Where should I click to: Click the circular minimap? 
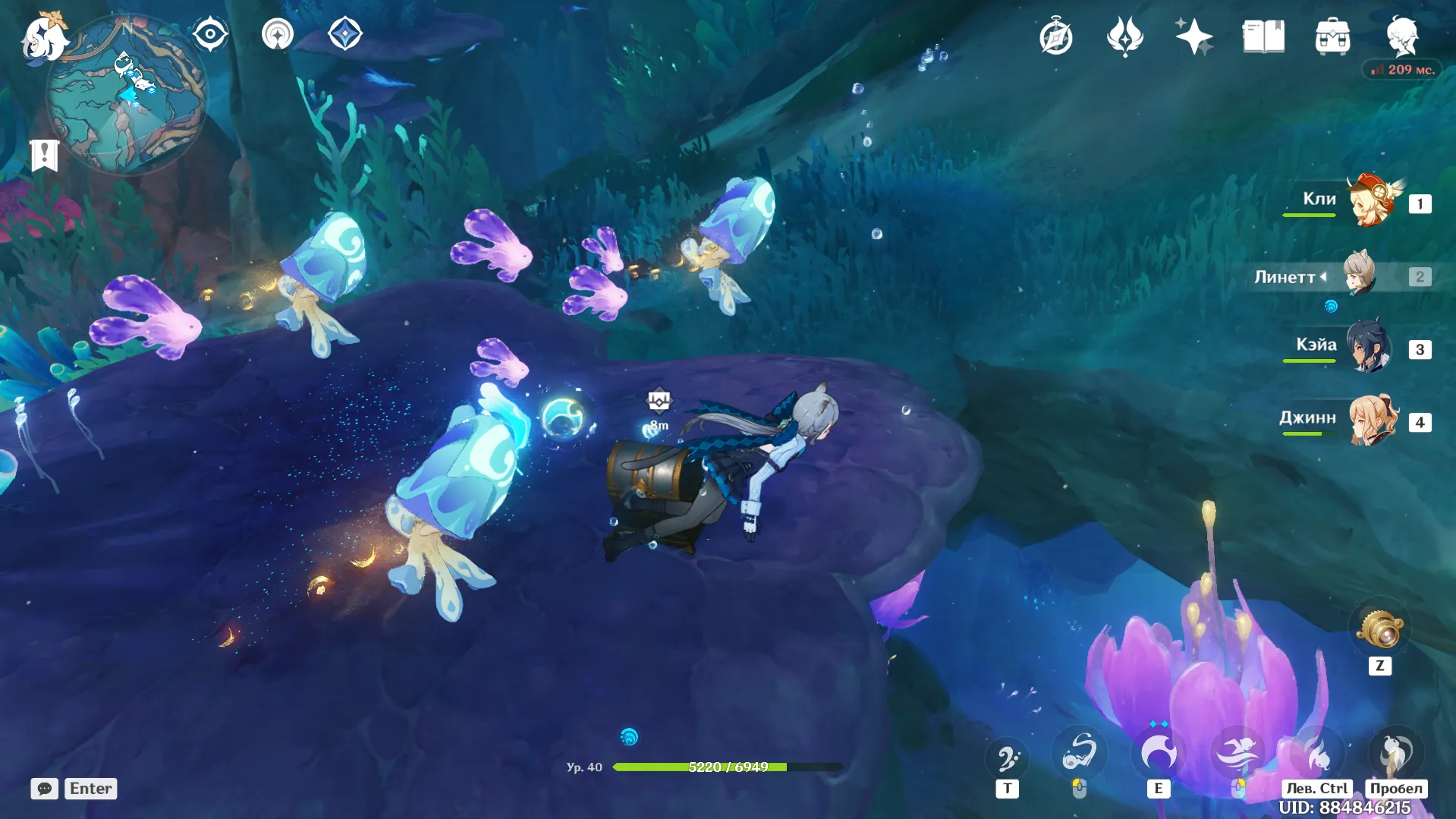tap(126, 96)
